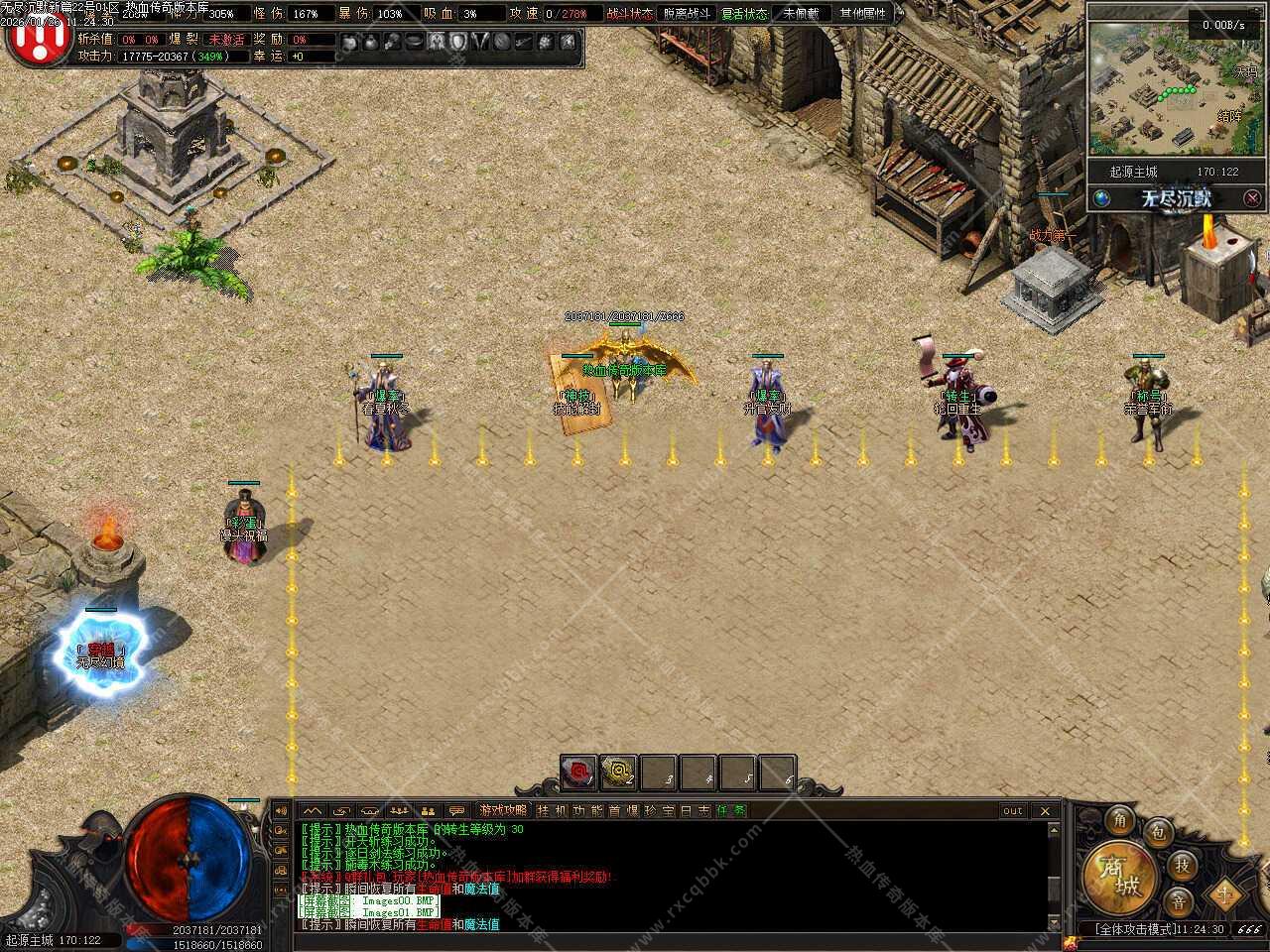Click the red round icon at top-left

click(37, 38)
